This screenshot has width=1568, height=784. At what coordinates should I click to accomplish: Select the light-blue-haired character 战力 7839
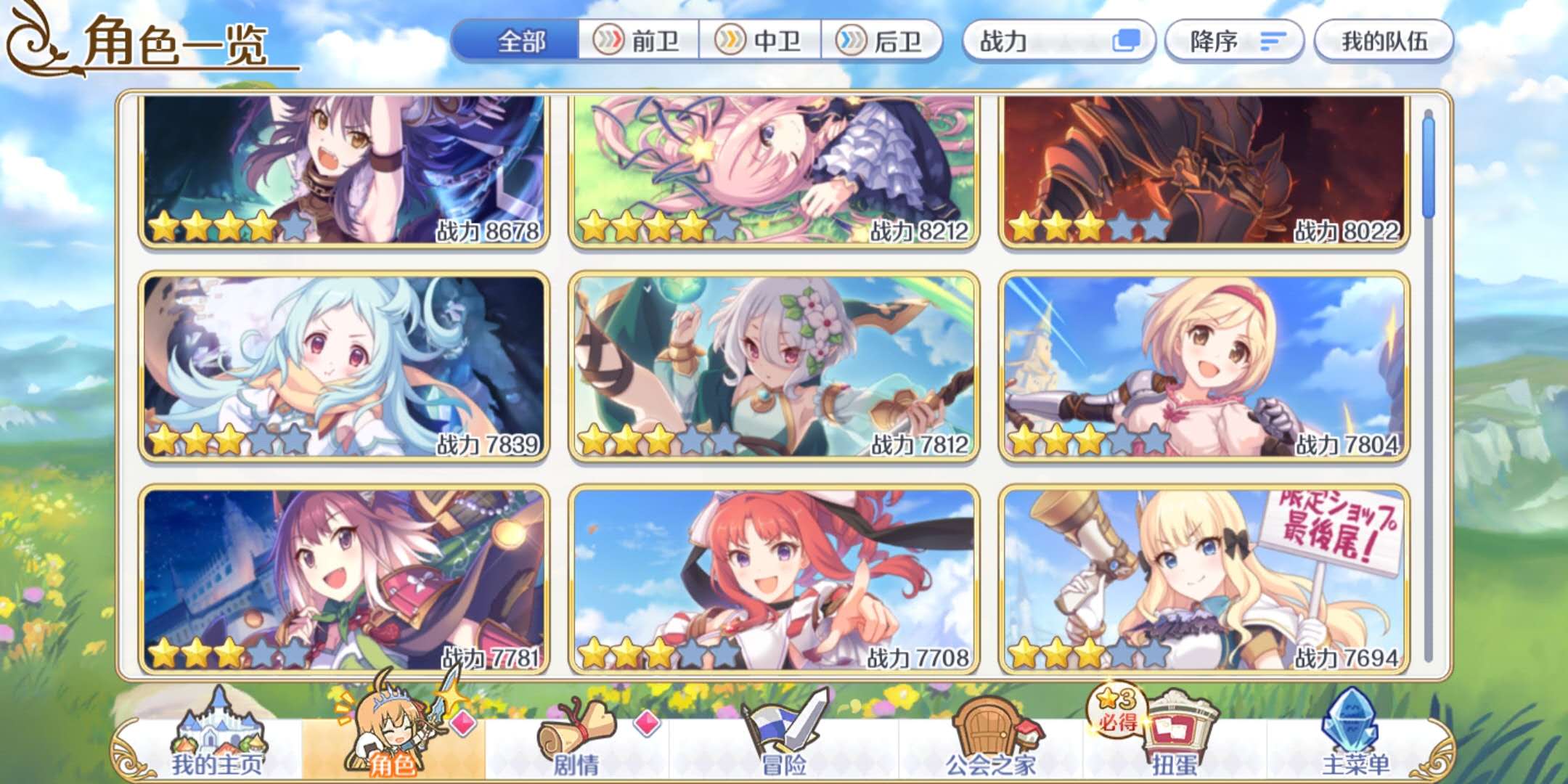coord(344,367)
